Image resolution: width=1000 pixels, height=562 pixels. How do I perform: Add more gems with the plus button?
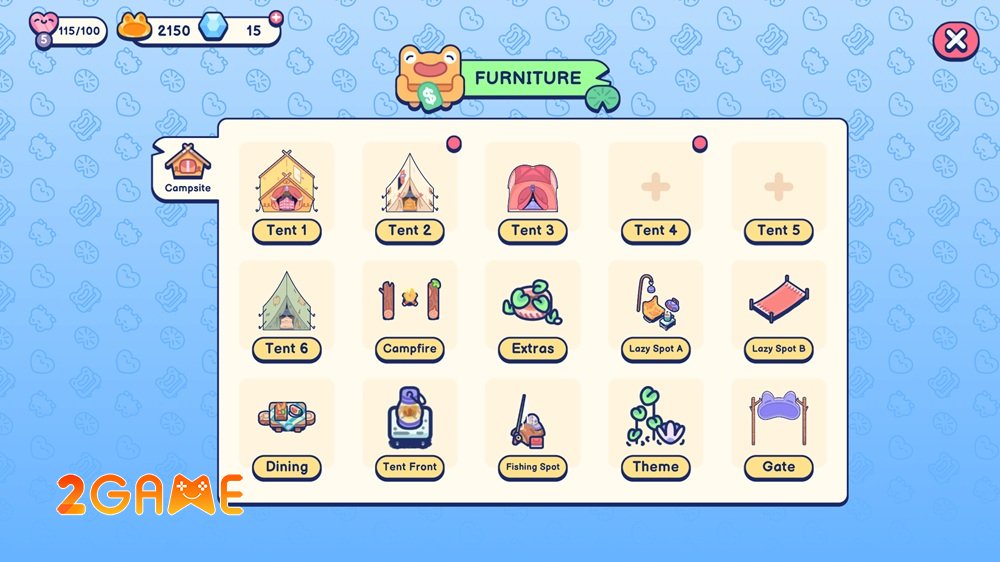[276, 17]
